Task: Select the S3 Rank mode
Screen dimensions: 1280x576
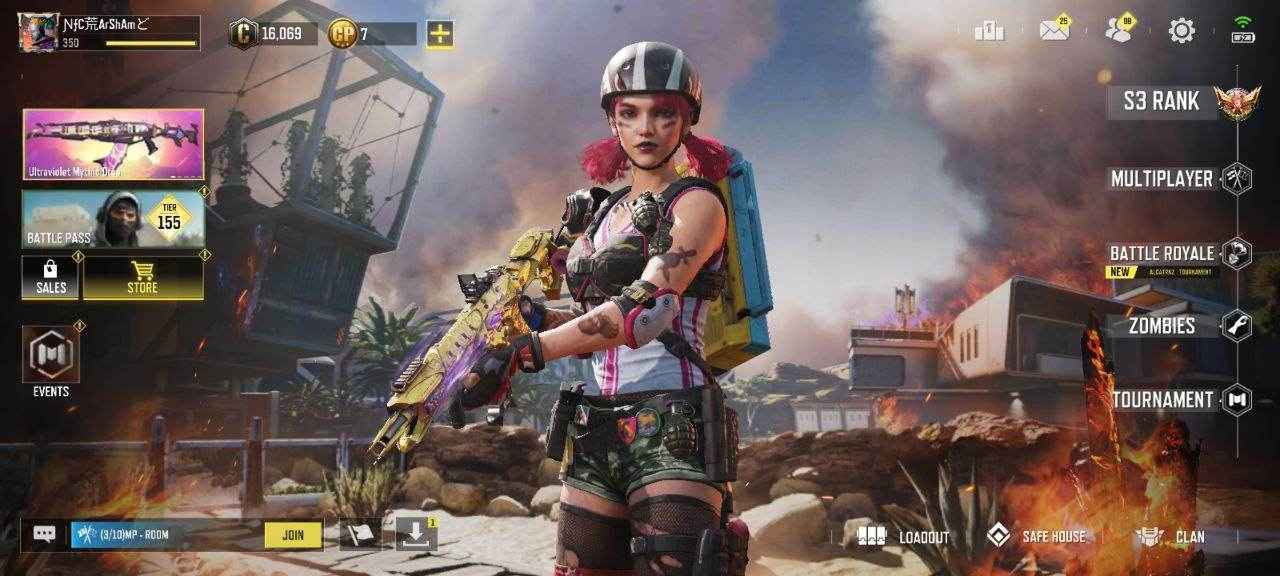Action: click(1162, 101)
